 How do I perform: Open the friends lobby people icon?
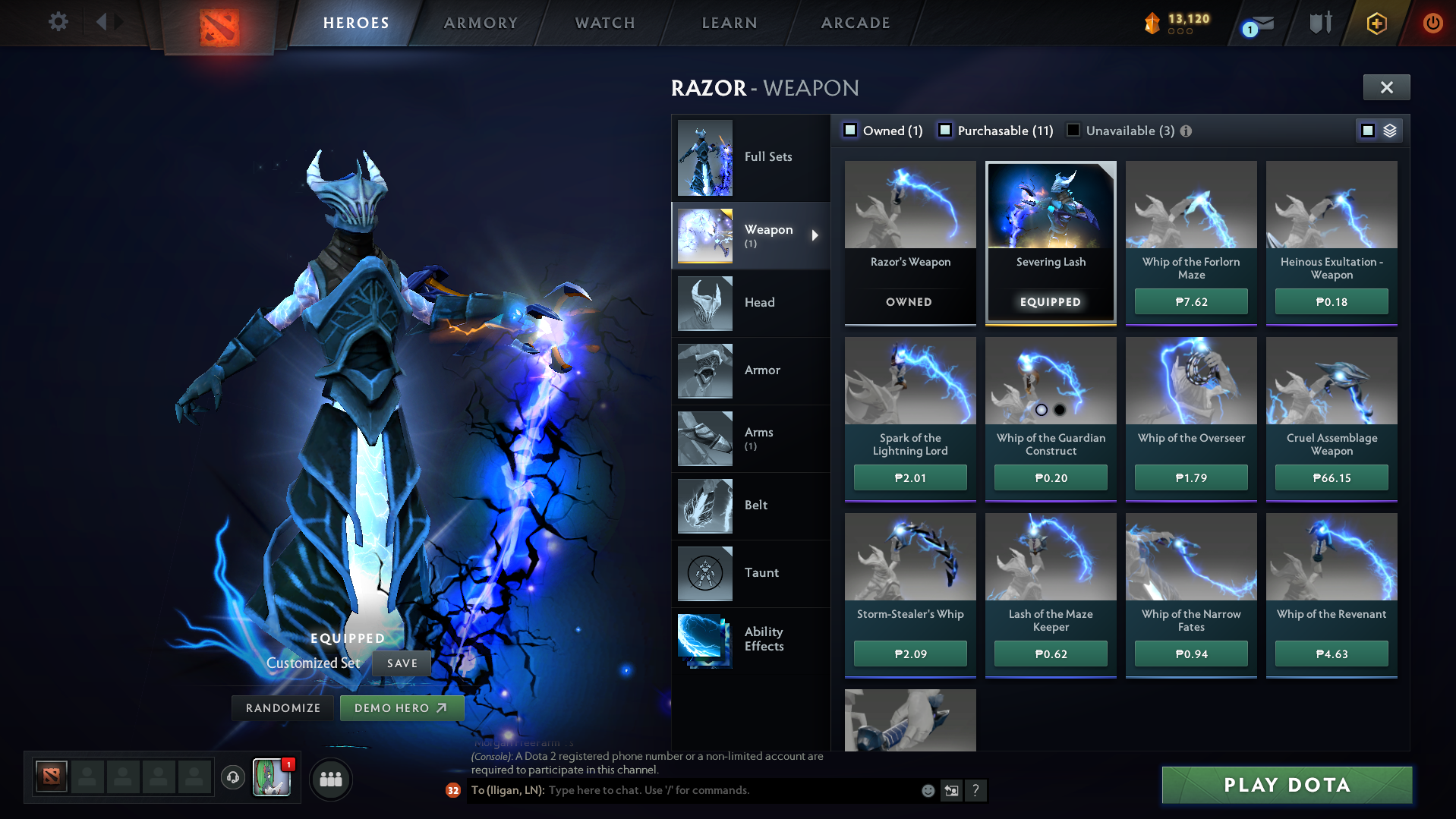tap(330, 779)
